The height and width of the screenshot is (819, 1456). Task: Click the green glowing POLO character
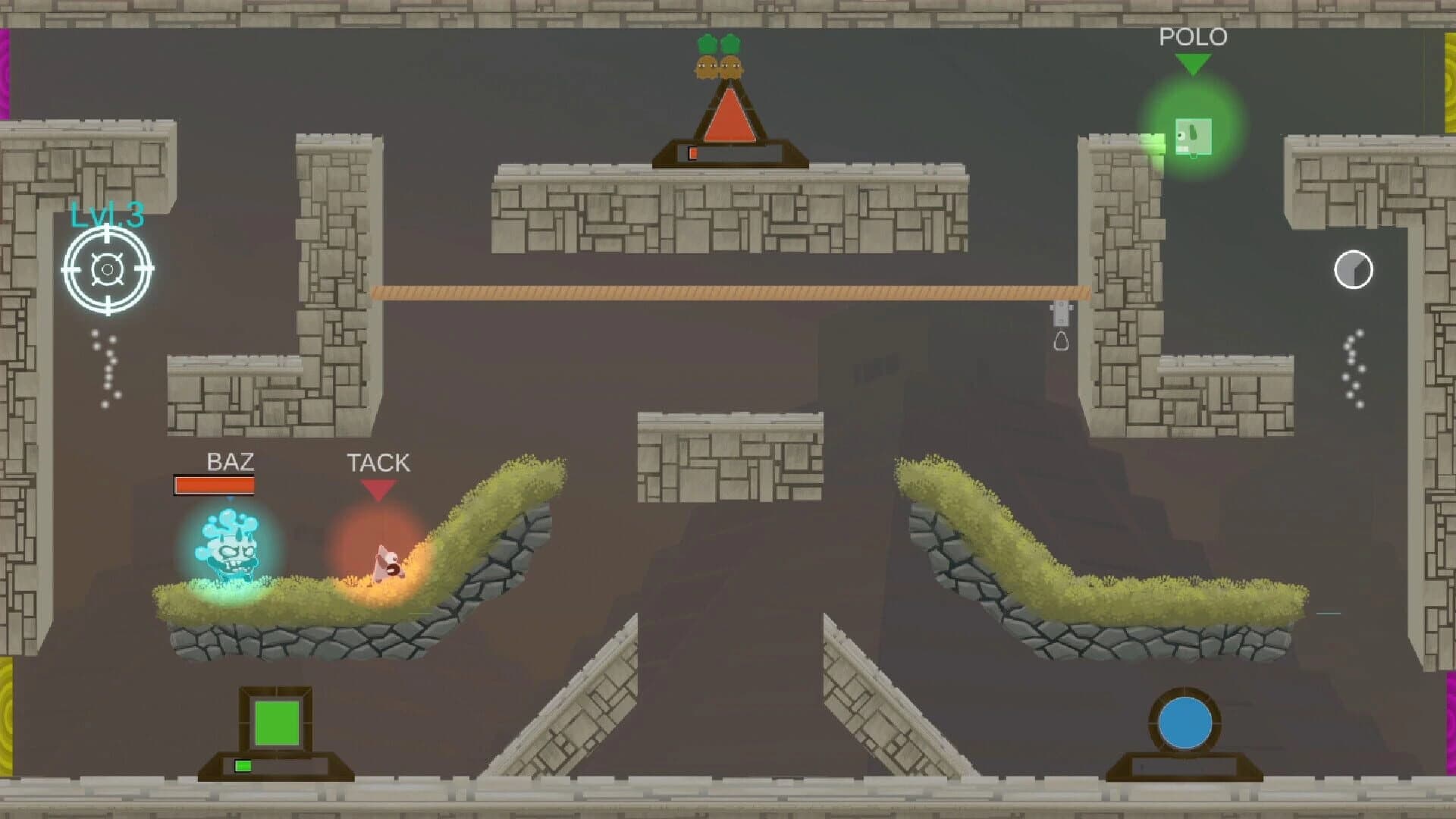tap(1193, 135)
